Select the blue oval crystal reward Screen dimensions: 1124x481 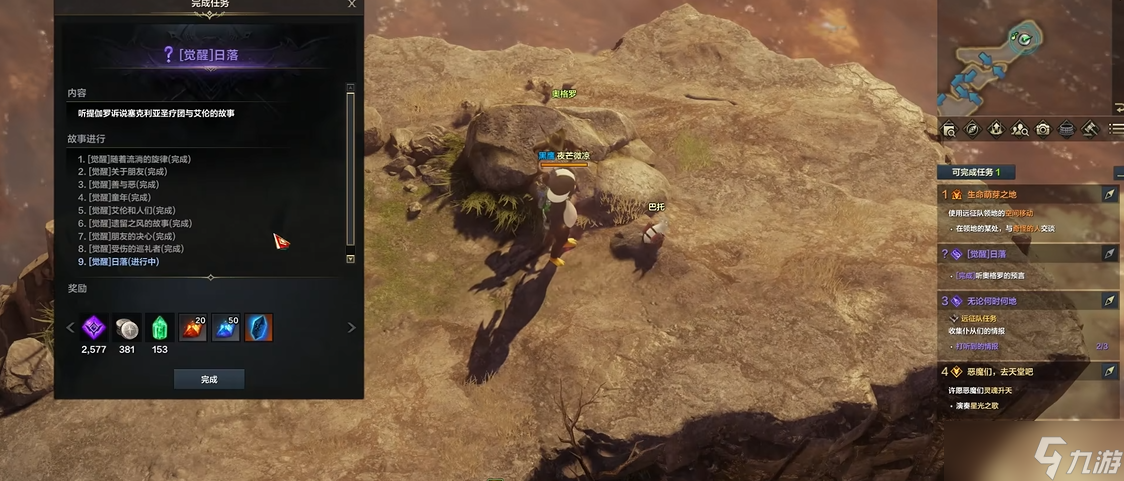click(x=258, y=327)
